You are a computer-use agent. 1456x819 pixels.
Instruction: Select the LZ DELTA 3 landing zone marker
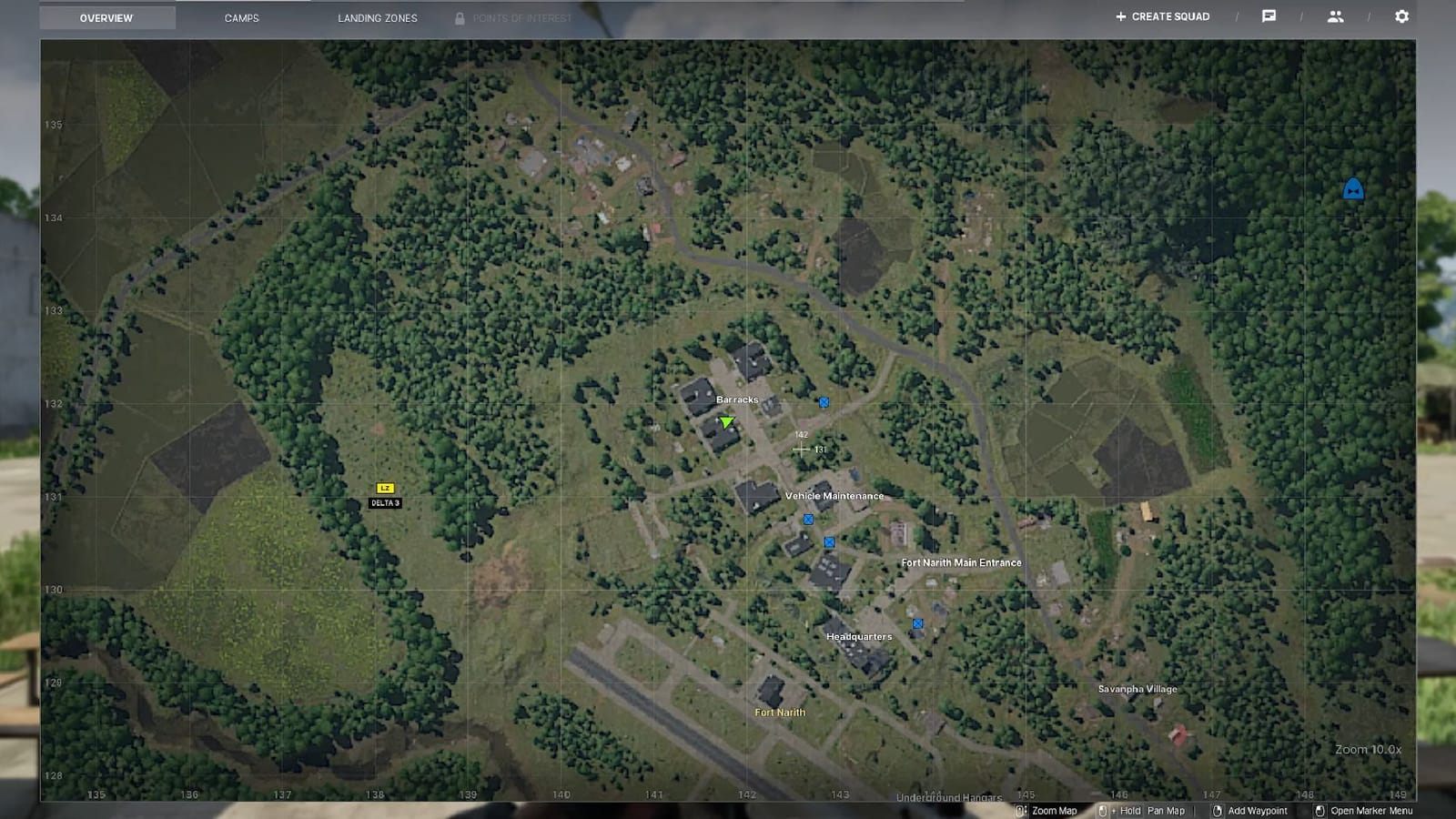coord(386,489)
